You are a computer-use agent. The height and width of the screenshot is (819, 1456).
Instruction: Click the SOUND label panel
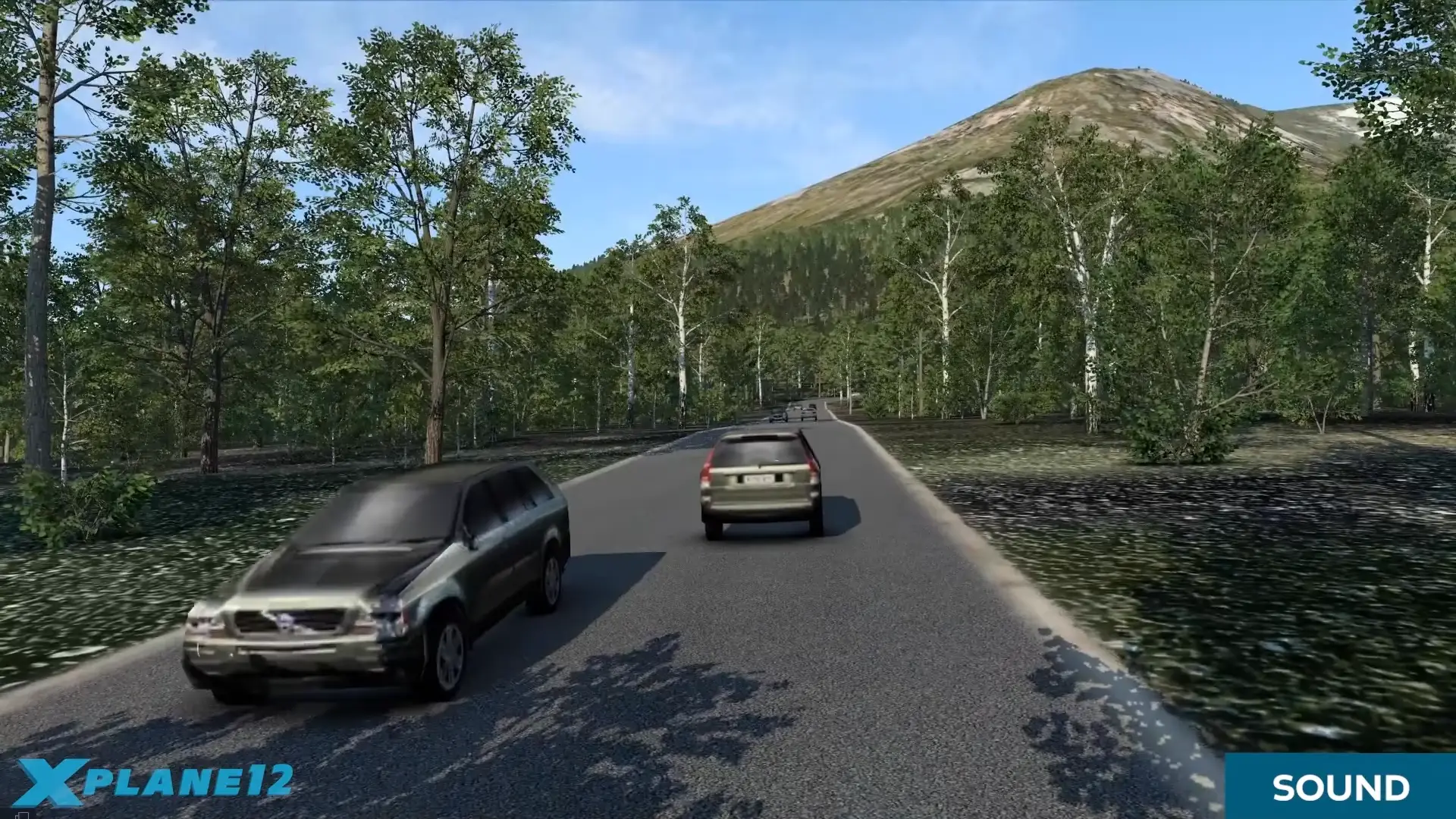click(1340, 787)
